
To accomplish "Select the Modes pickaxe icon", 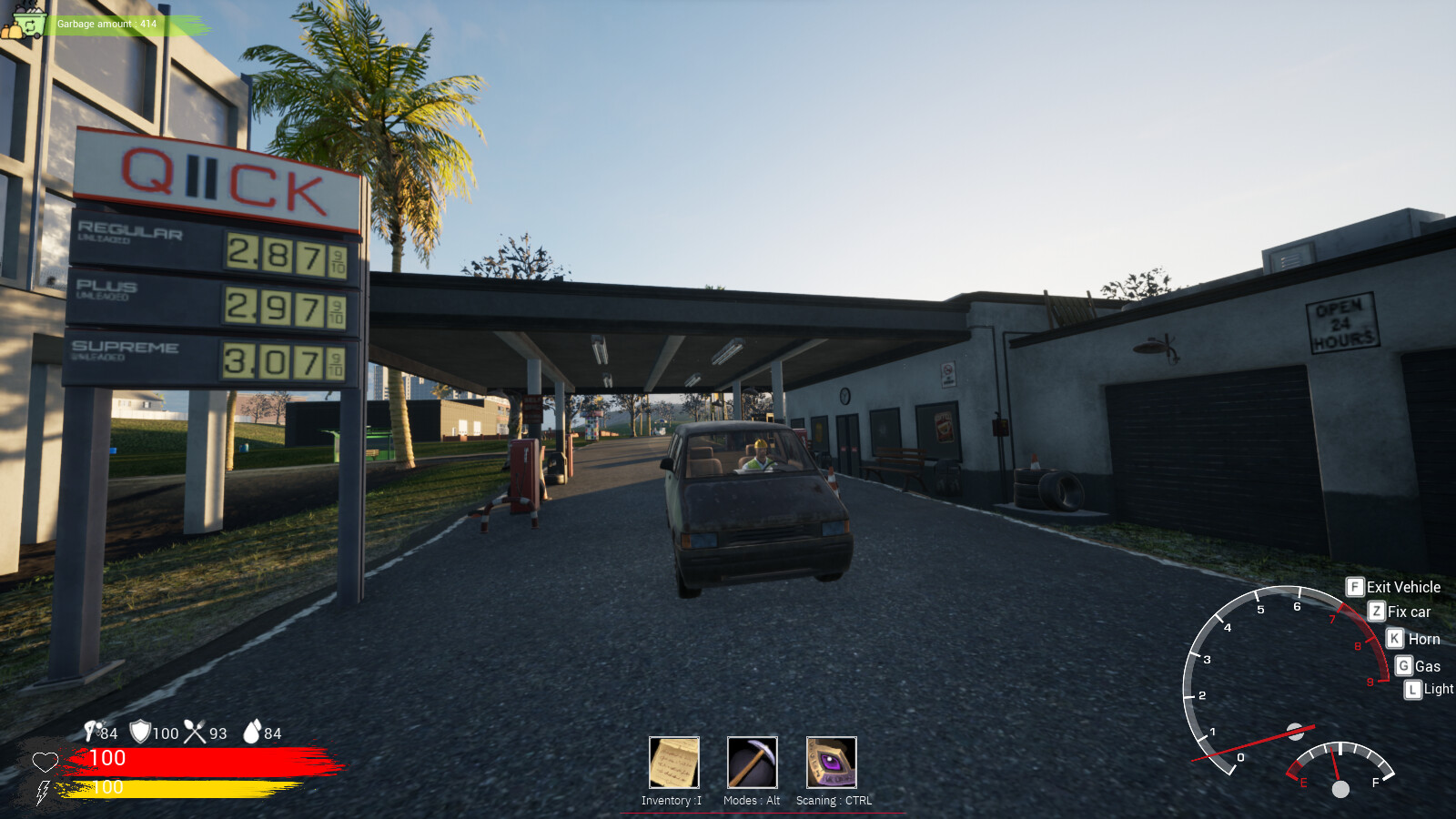I will (751, 764).
